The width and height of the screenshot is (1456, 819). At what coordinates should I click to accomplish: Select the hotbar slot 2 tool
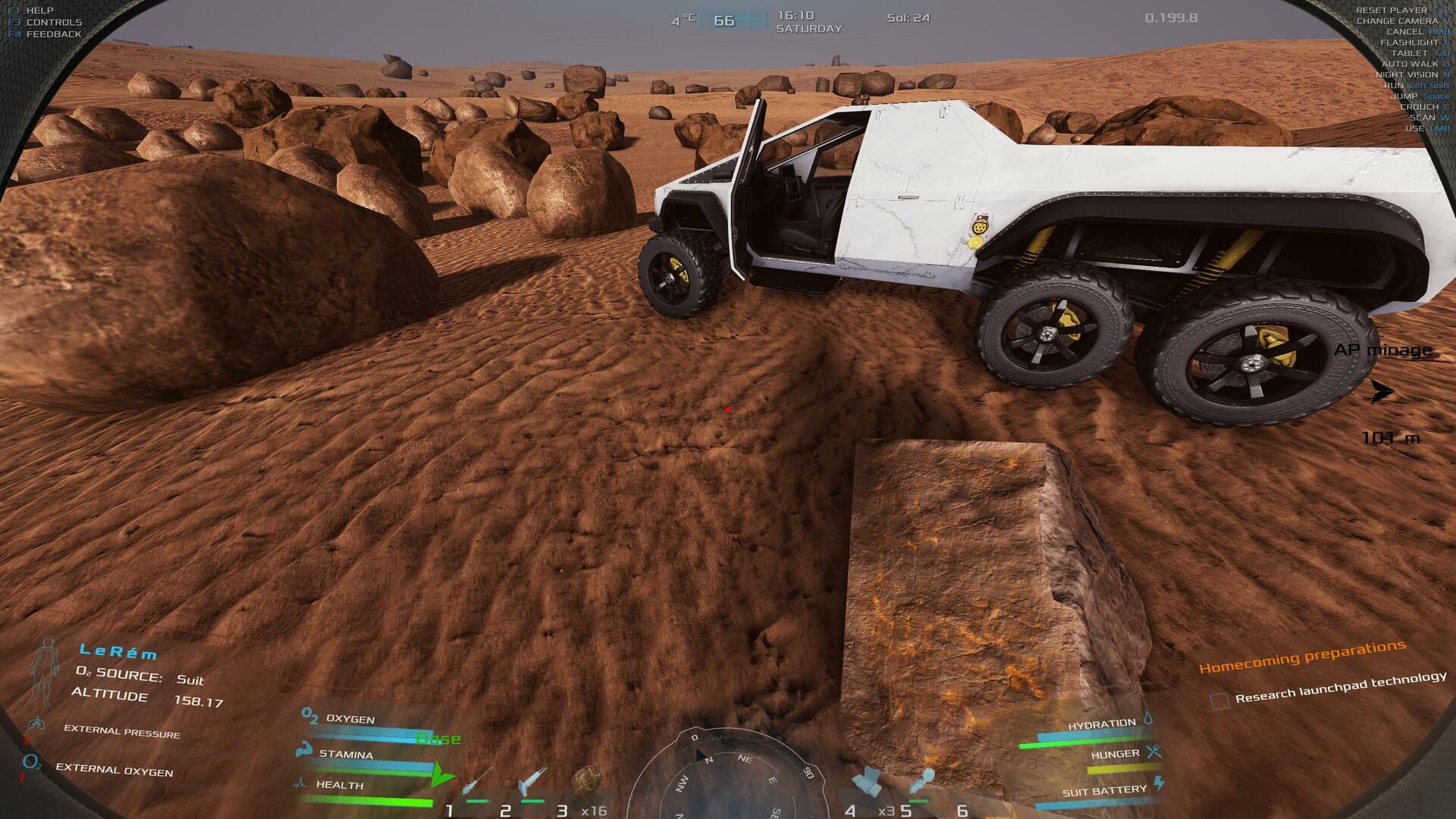(532, 781)
